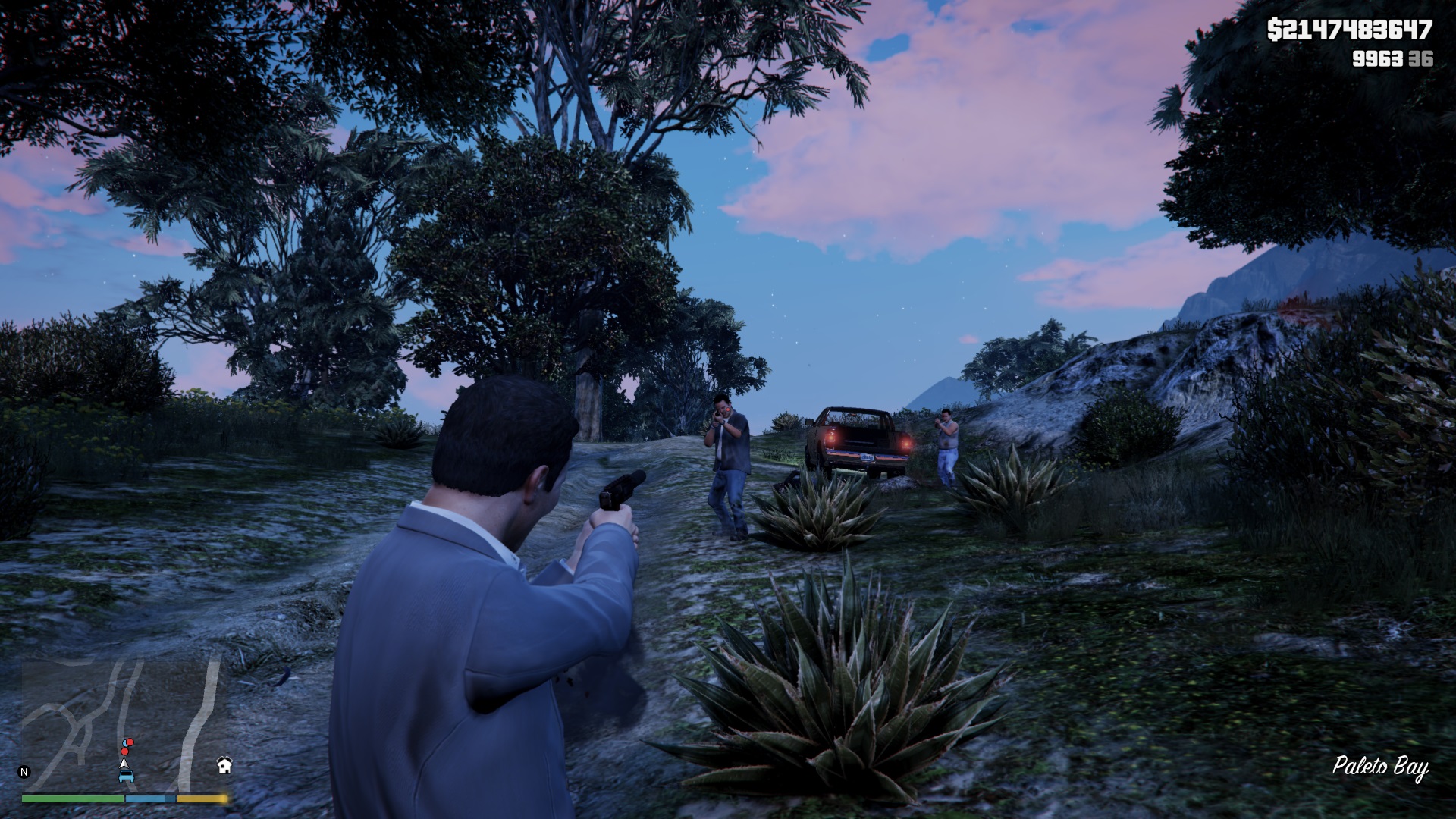Select the blue car blip on minimap
Viewport: 1456px width, 819px height.
[x=126, y=777]
